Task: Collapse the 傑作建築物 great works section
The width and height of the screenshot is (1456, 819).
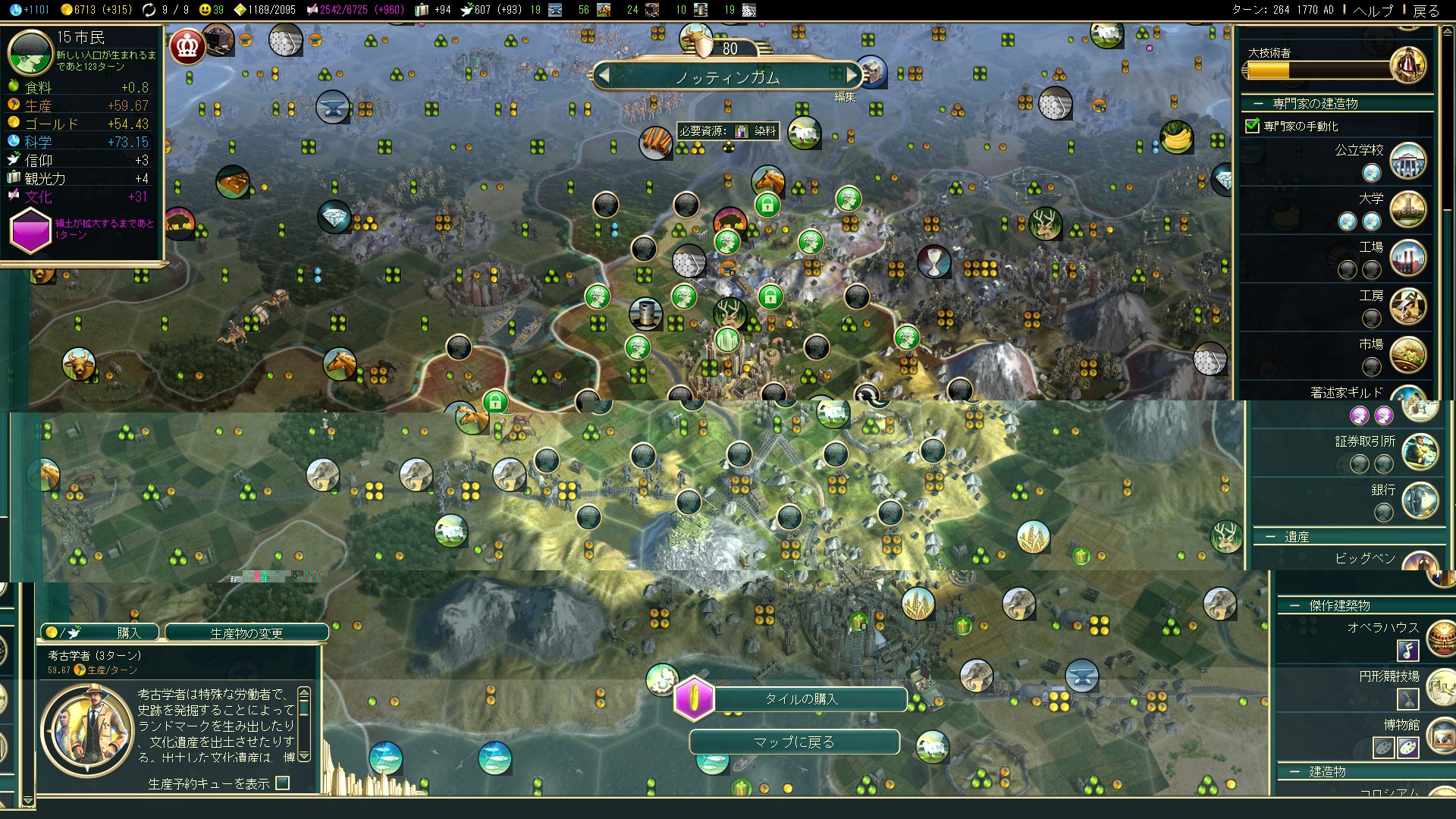Action: pyautogui.click(x=1294, y=606)
